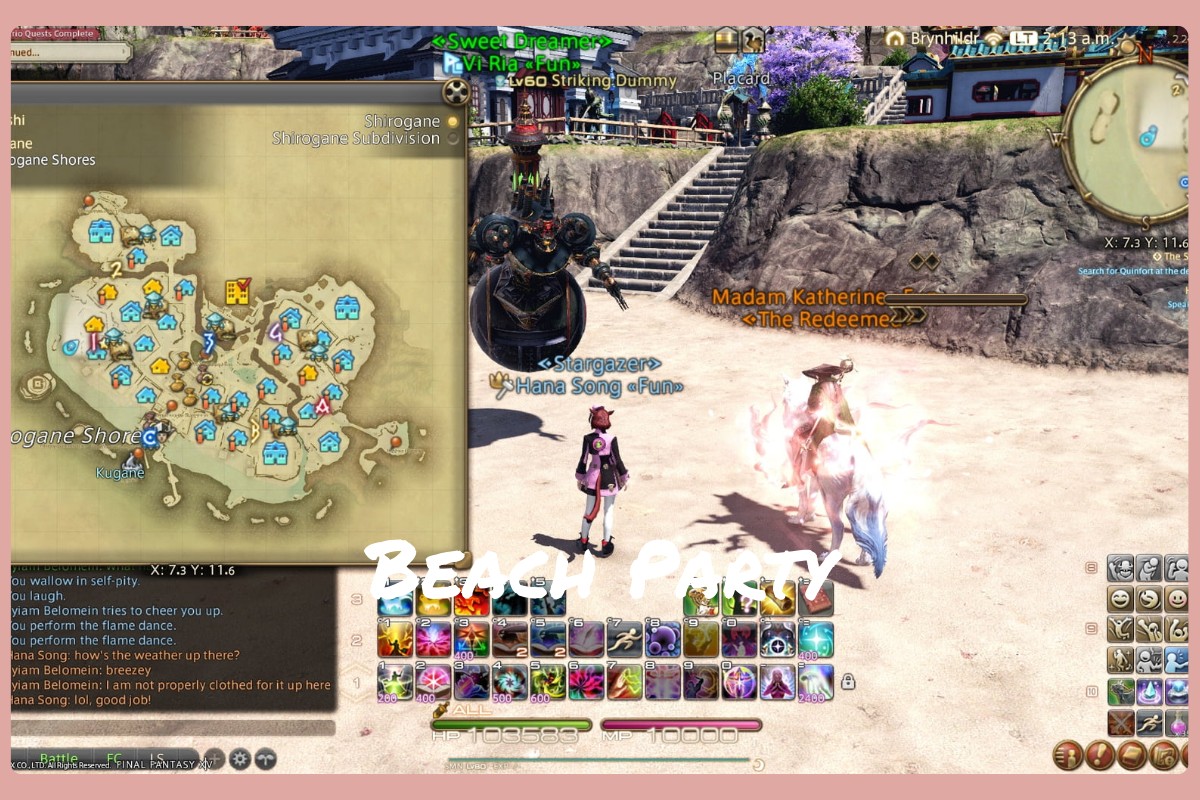The width and height of the screenshot is (1200, 800).
Task: Close the Shirogane map window
Action: pos(456,93)
